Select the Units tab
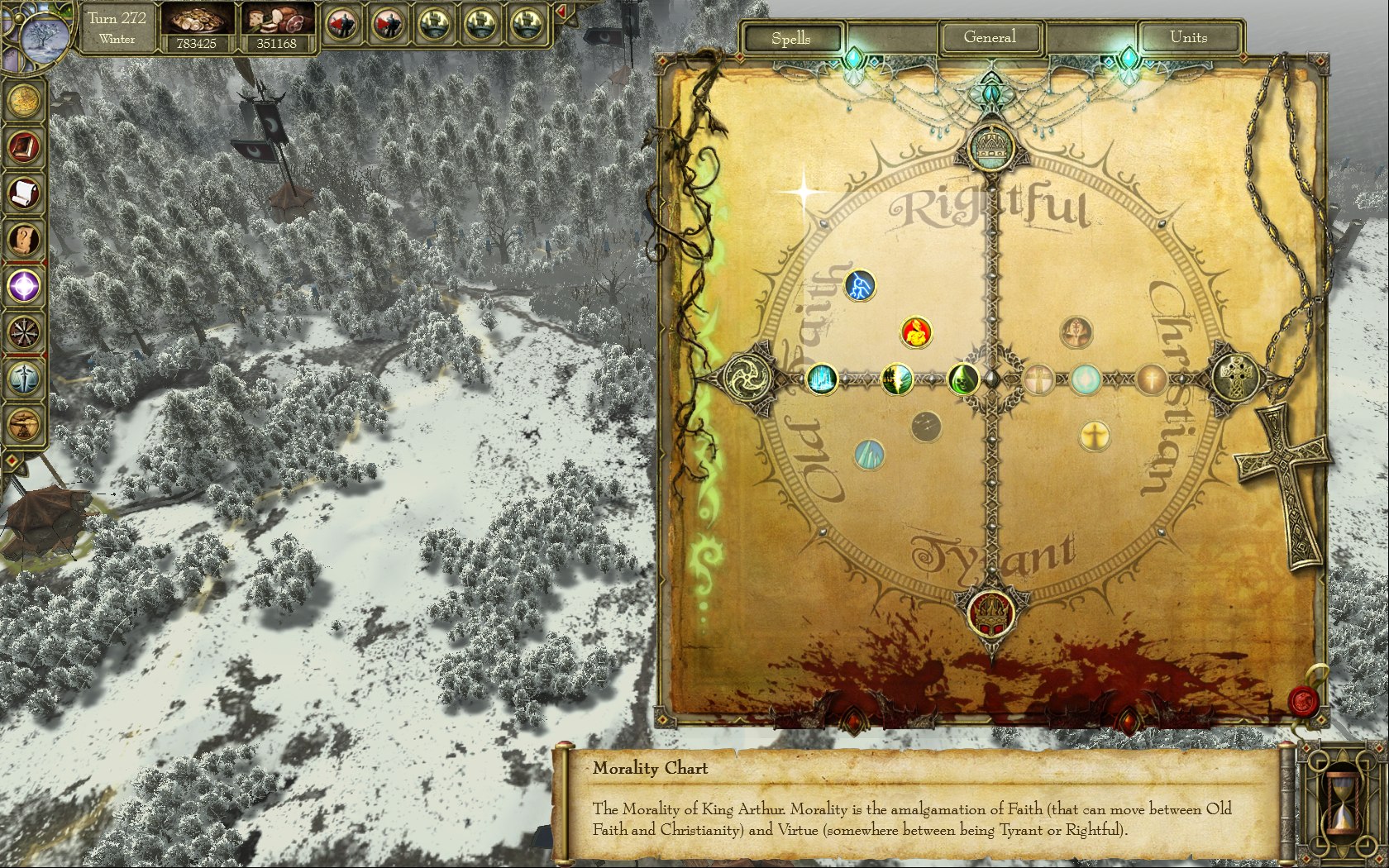 (1188, 37)
